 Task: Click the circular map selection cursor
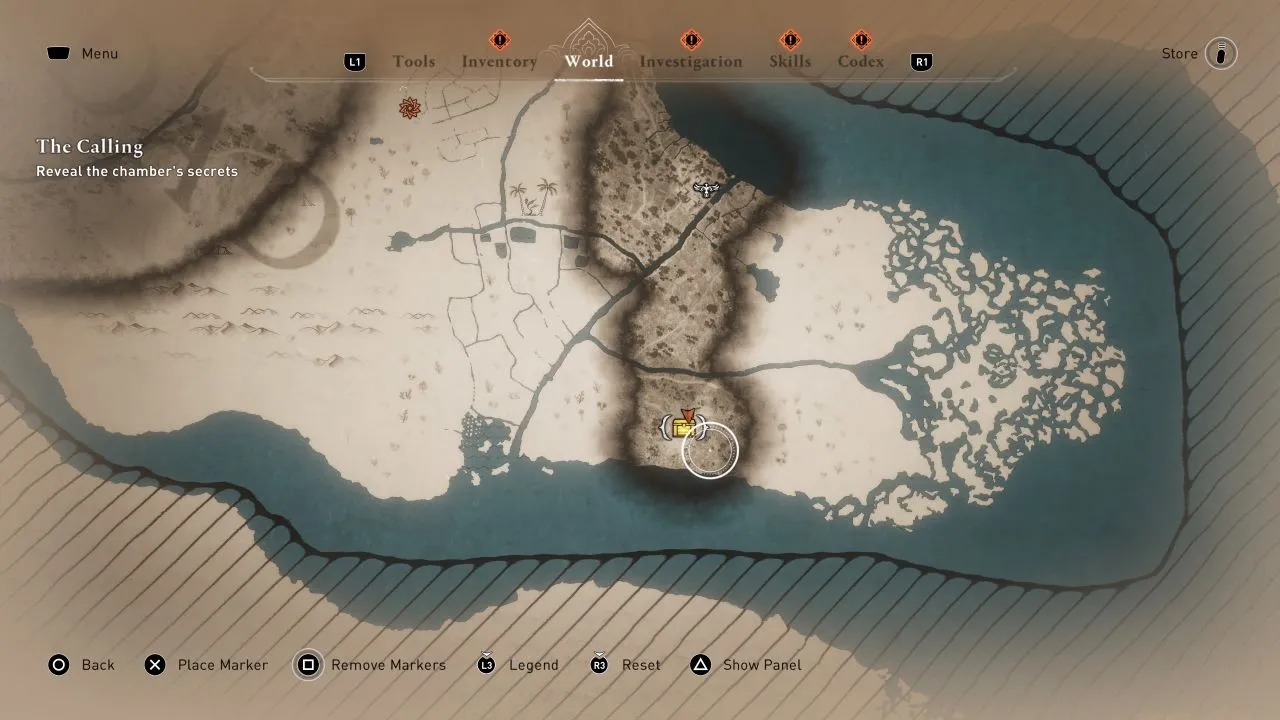click(710, 452)
